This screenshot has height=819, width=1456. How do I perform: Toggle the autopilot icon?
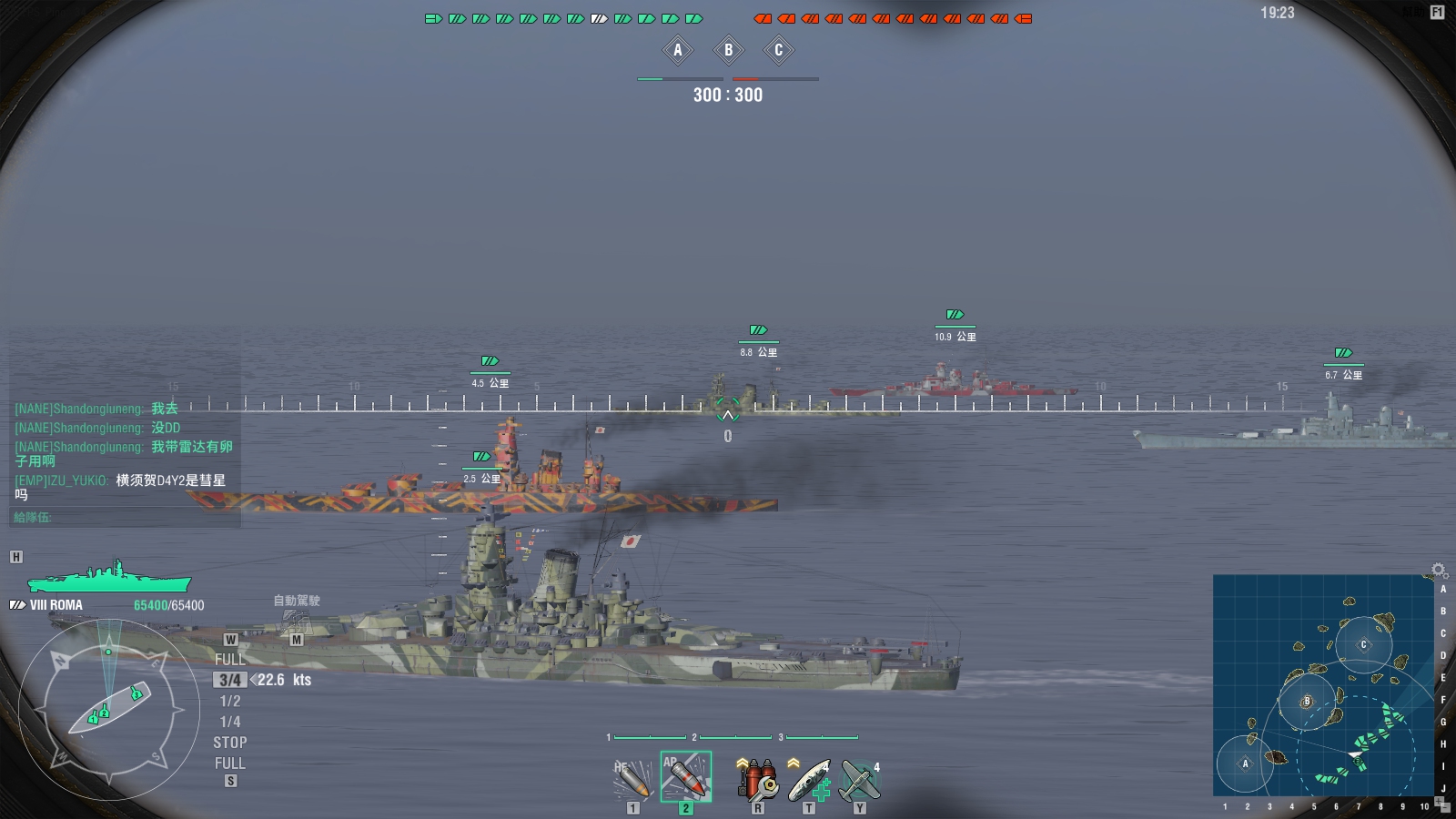coord(296,621)
